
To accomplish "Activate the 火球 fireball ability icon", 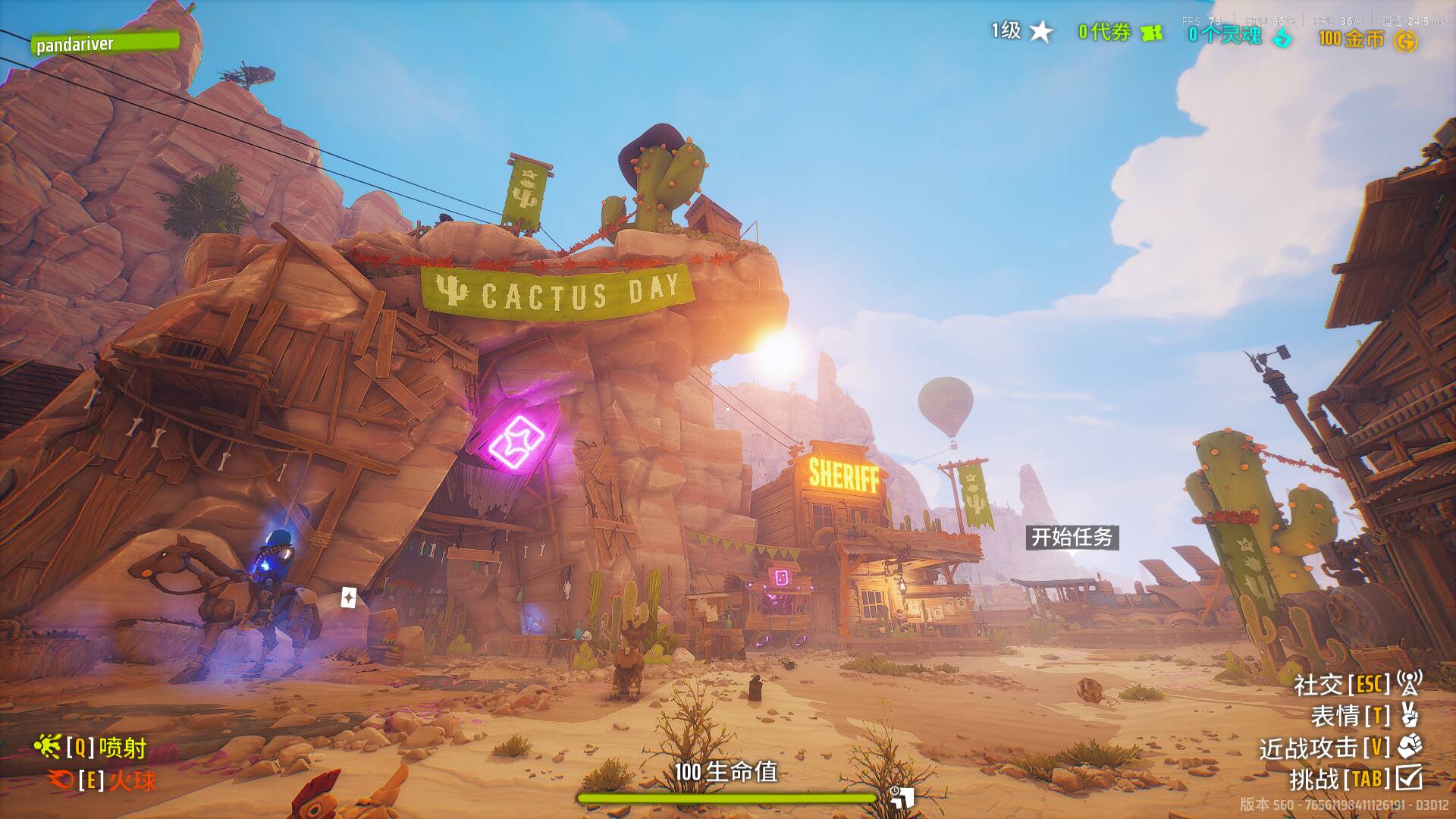I will tap(60, 779).
